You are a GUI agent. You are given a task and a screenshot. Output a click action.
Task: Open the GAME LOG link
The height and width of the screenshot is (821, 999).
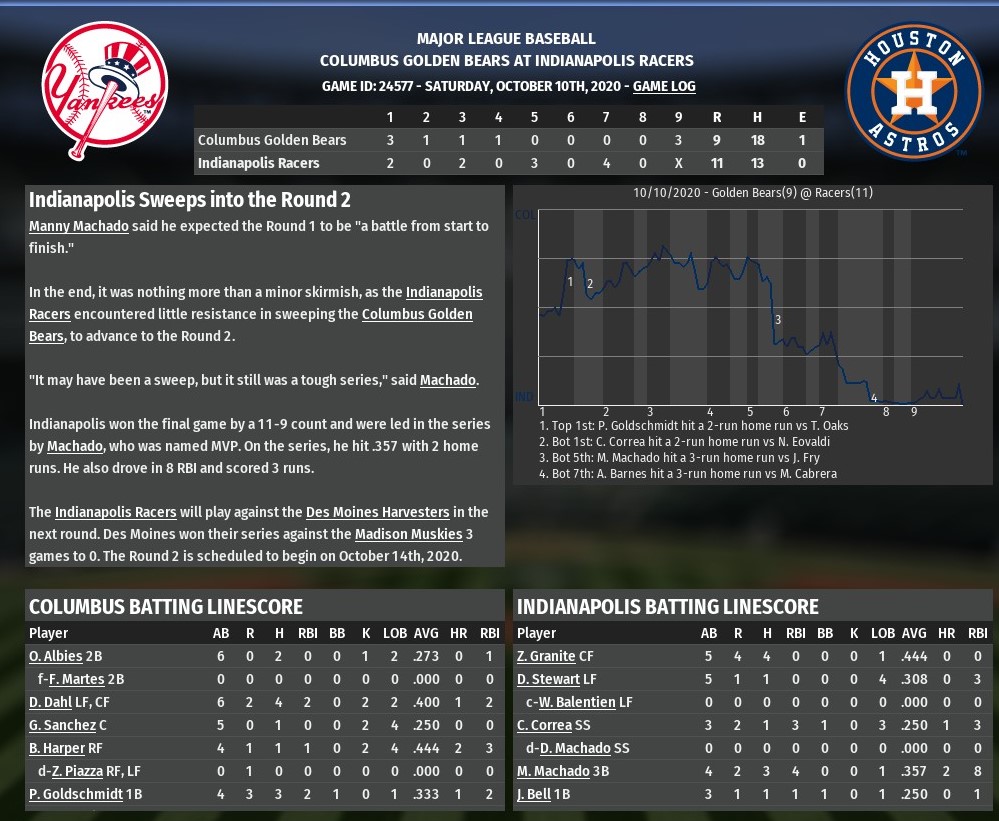(664, 87)
